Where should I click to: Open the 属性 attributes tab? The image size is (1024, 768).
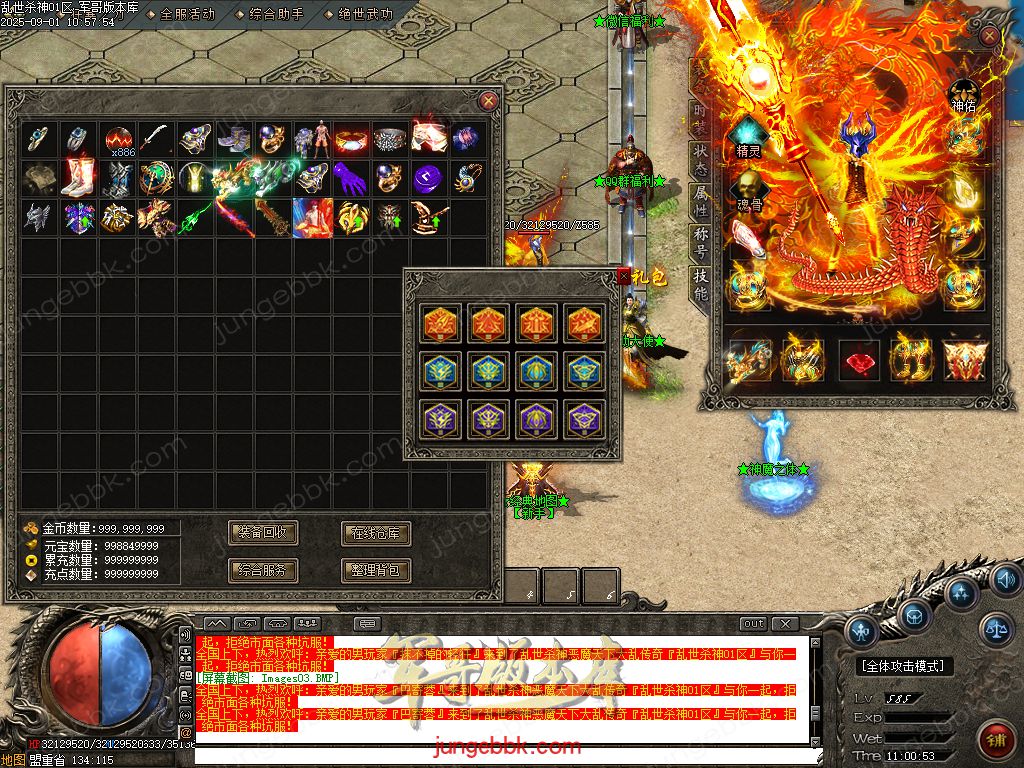pos(701,201)
